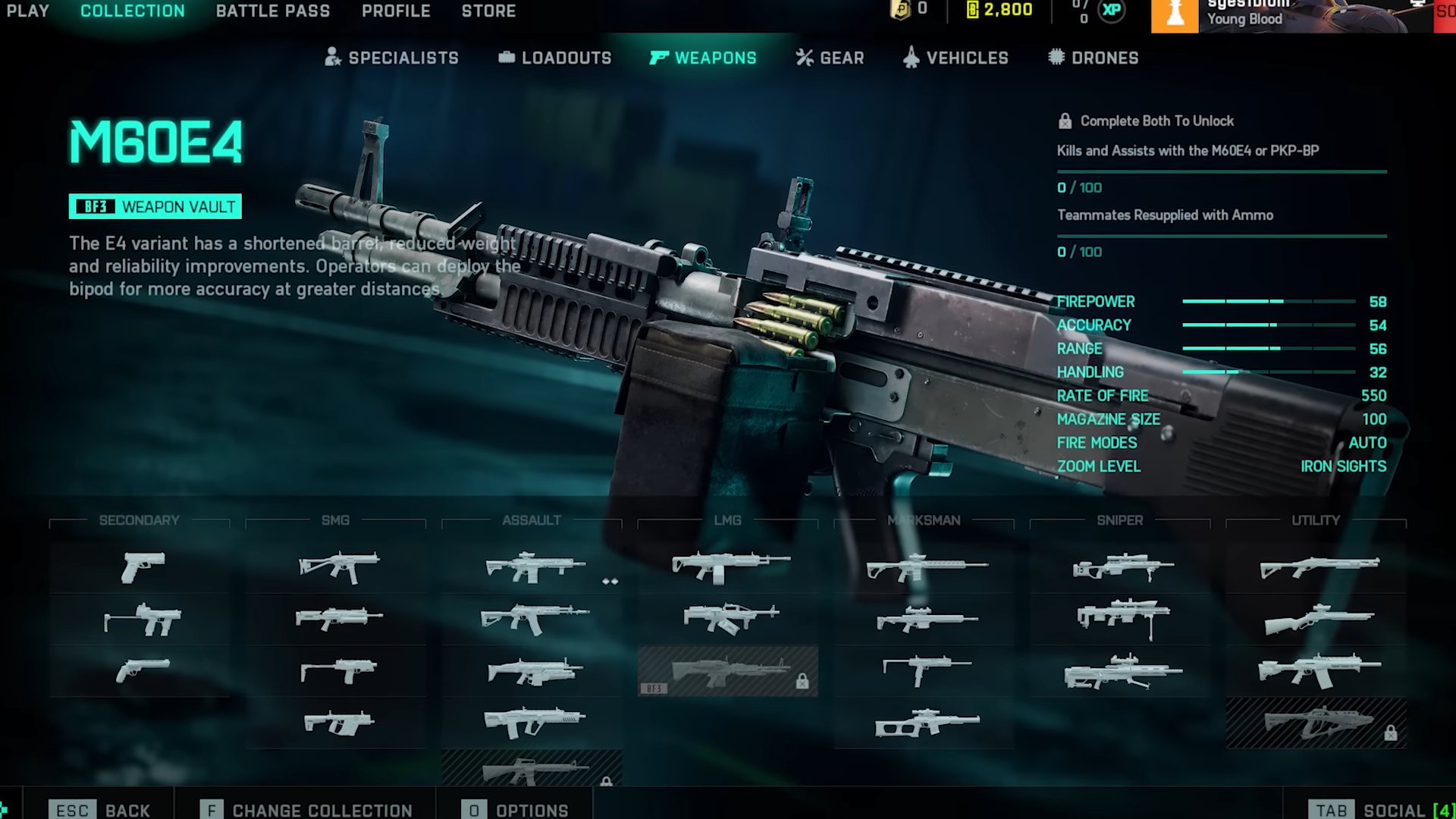Open the Options menu
This screenshot has height=819, width=1456.
(516, 810)
